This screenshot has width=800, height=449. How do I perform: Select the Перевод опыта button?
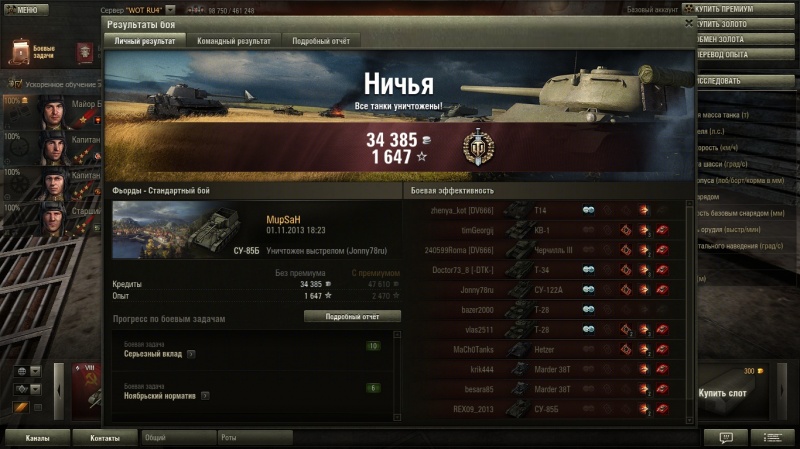pos(744,54)
